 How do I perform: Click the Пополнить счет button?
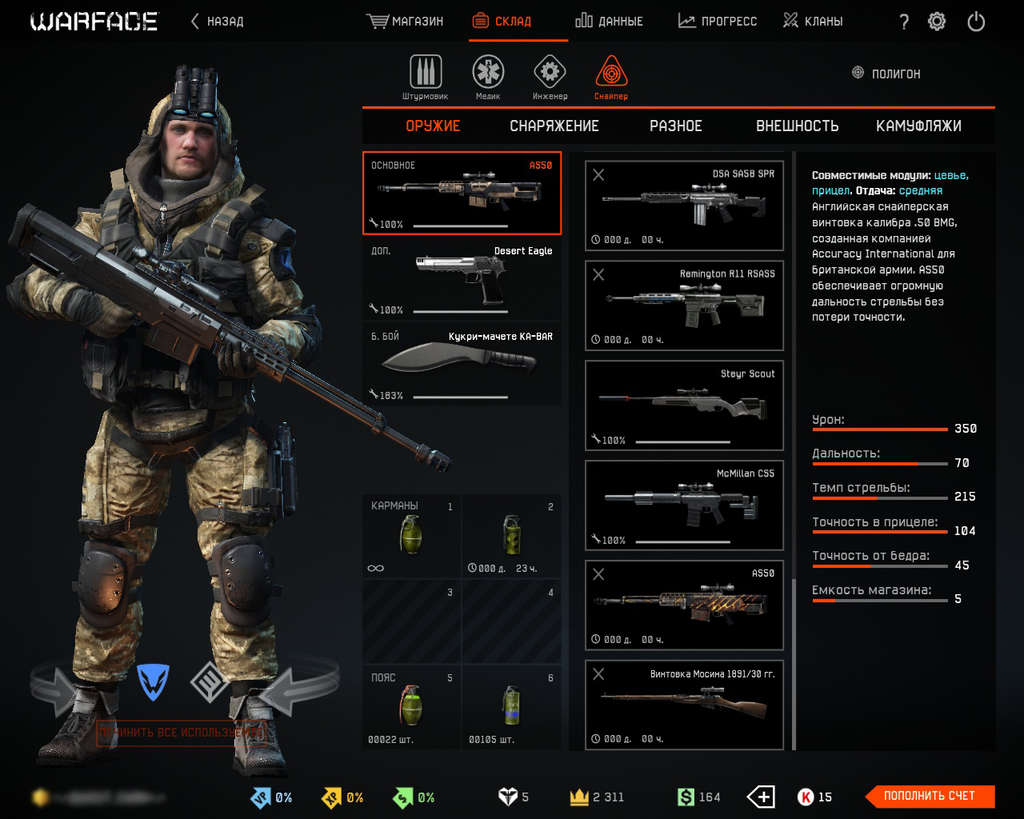930,796
